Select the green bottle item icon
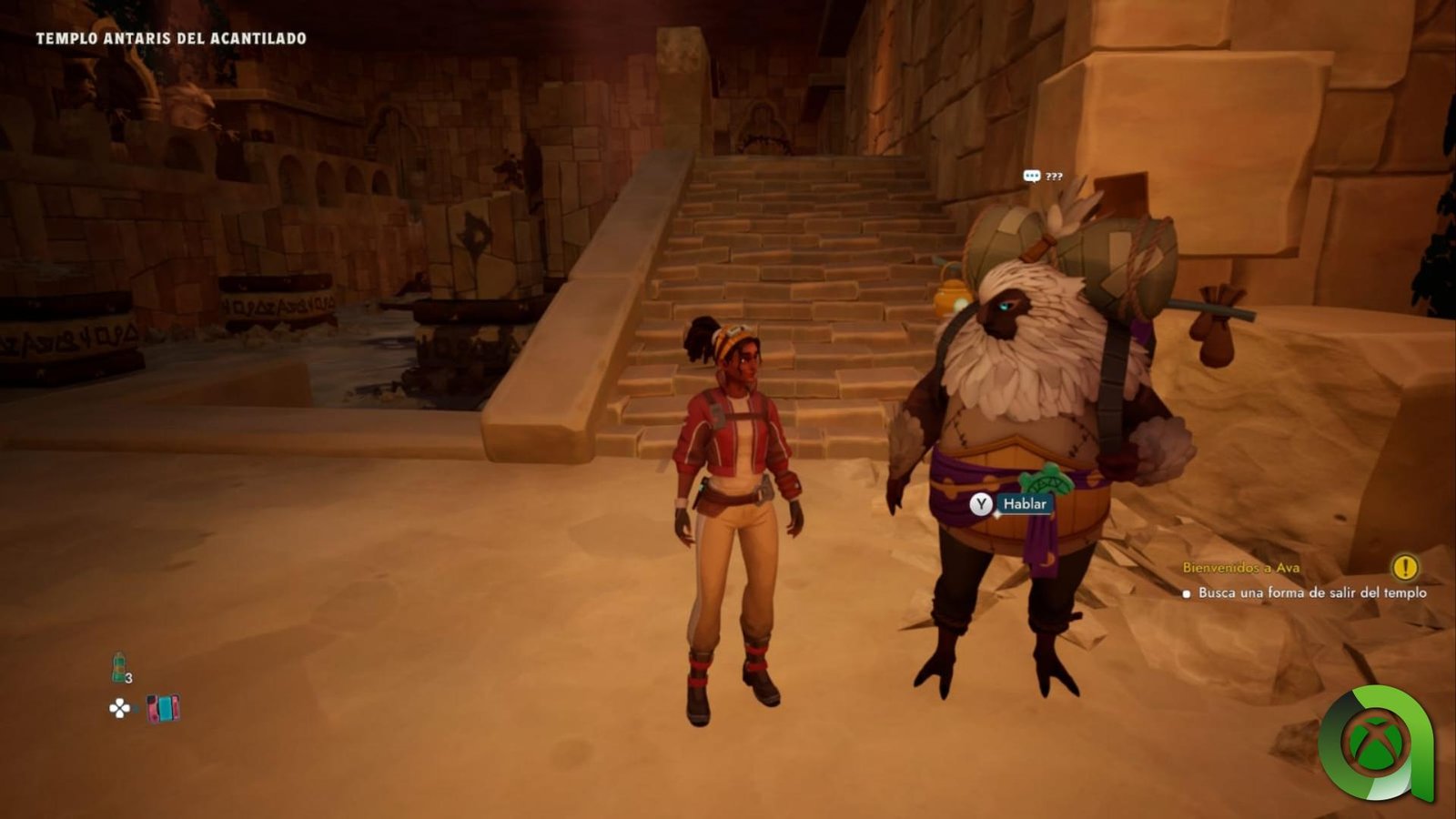The width and height of the screenshot is (1456, 819). pyautogui.click(x=118, y=667)
